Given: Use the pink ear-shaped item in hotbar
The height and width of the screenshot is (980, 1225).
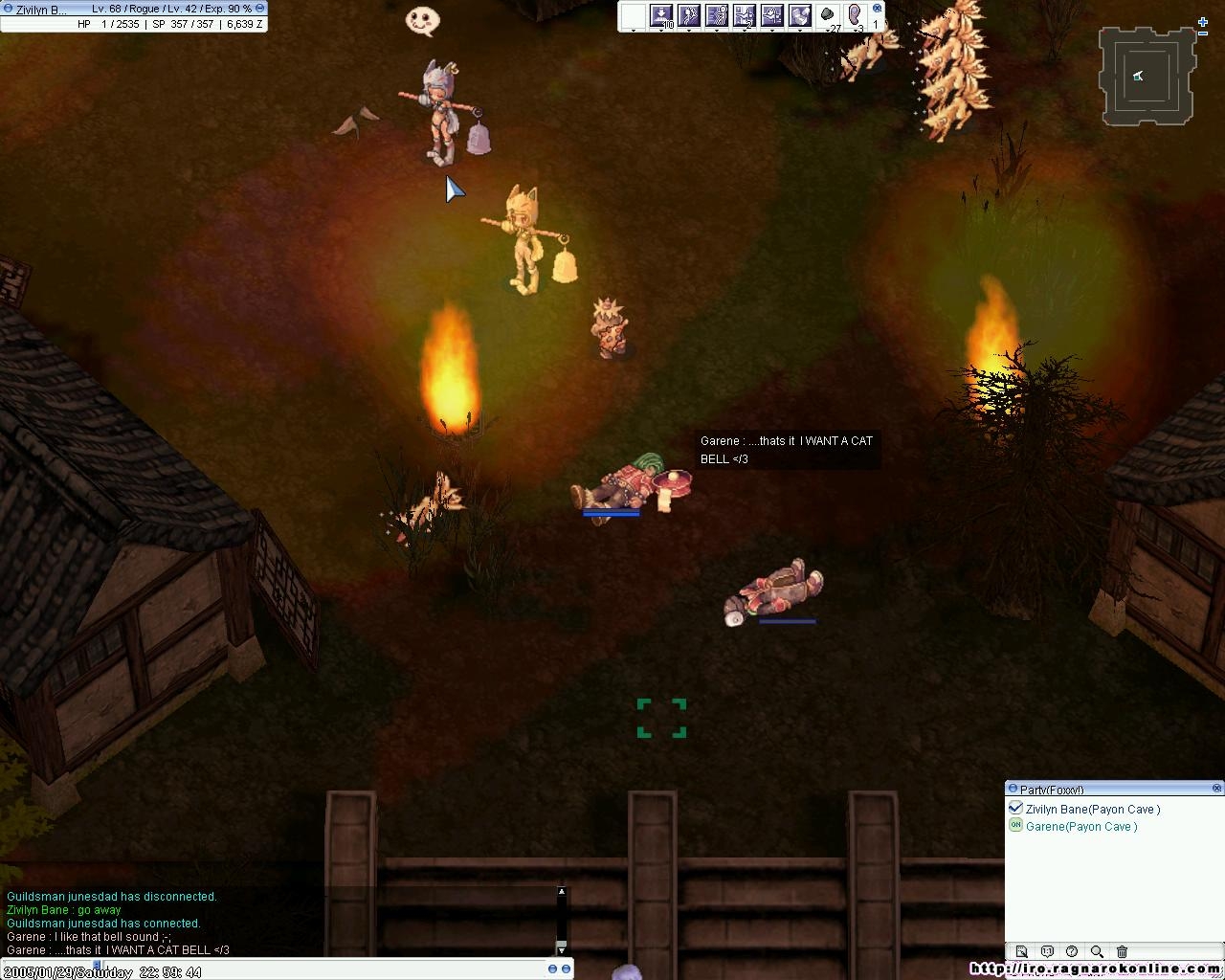Looking at the screenshot, I should coord(855,15).
